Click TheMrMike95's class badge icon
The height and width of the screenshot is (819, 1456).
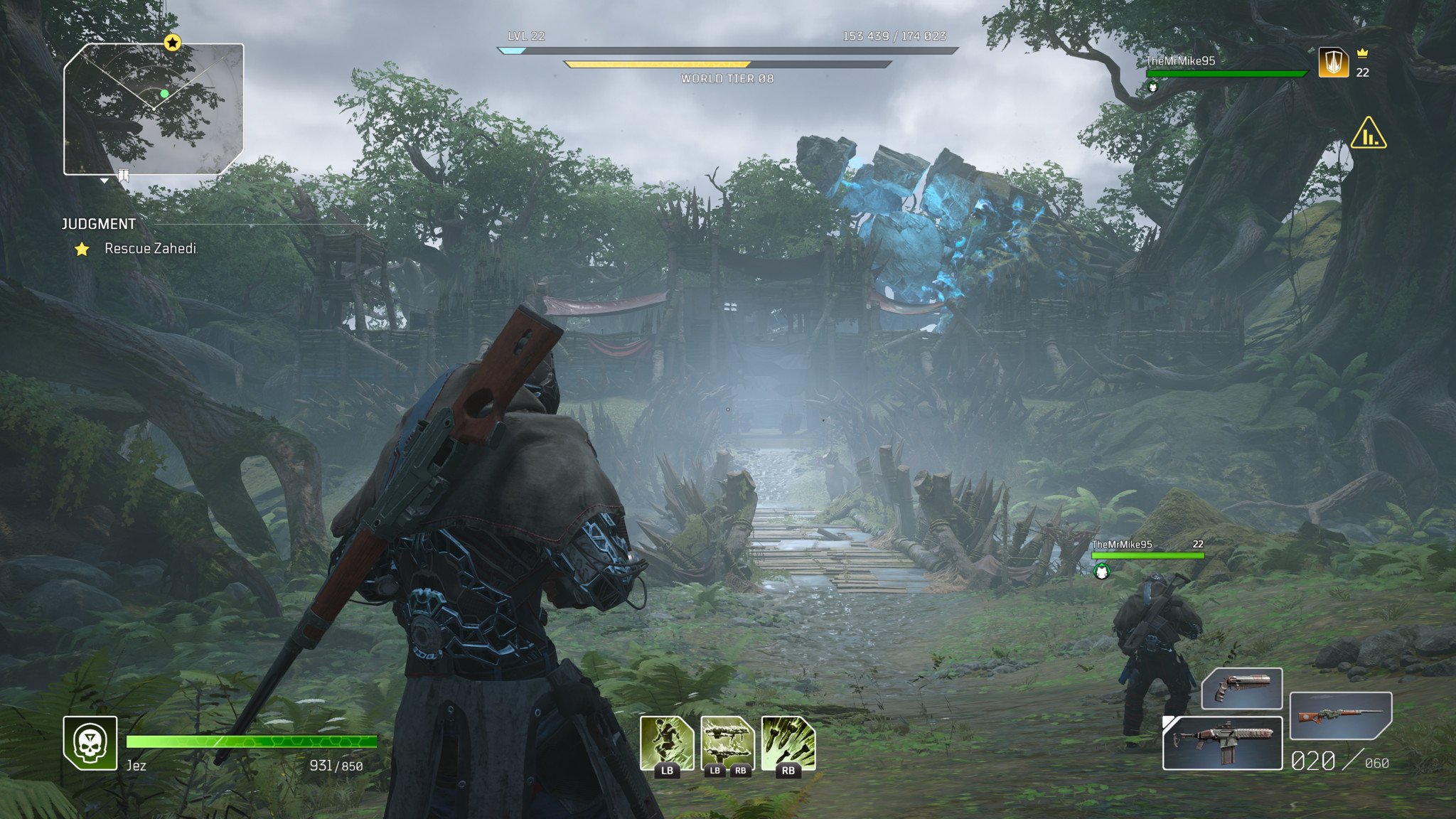[x=1333, y=63]
